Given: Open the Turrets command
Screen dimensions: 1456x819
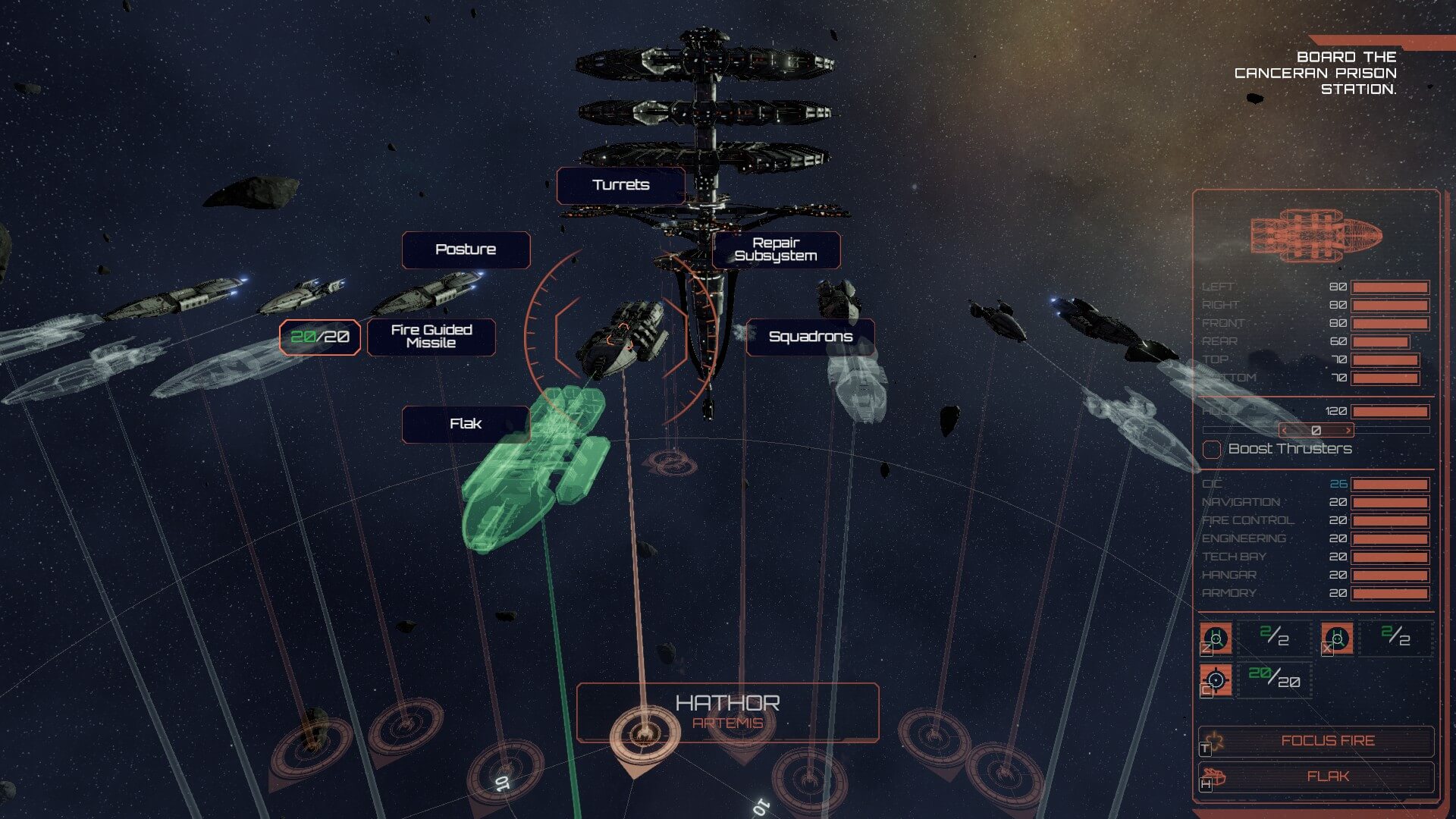Looking at the screenshot, I should click(x=620, y=185).
